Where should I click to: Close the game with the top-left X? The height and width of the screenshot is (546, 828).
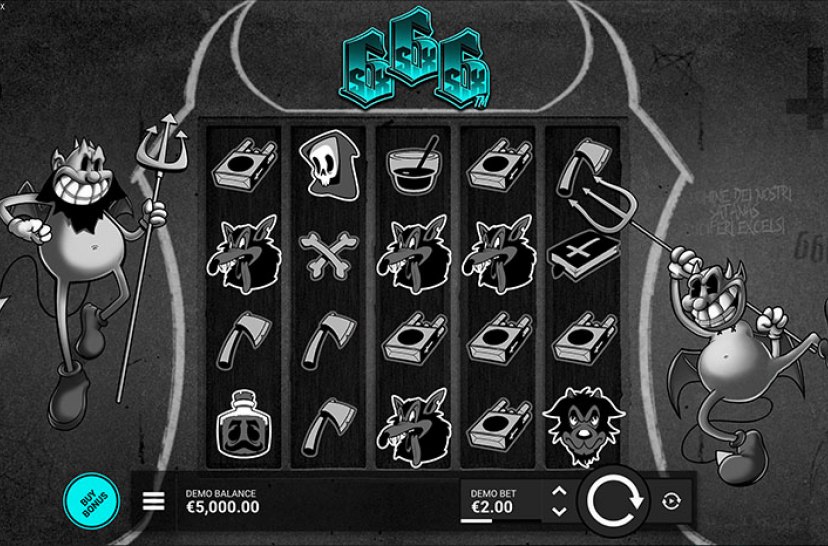pyautogui.click(x=4, y=4)
